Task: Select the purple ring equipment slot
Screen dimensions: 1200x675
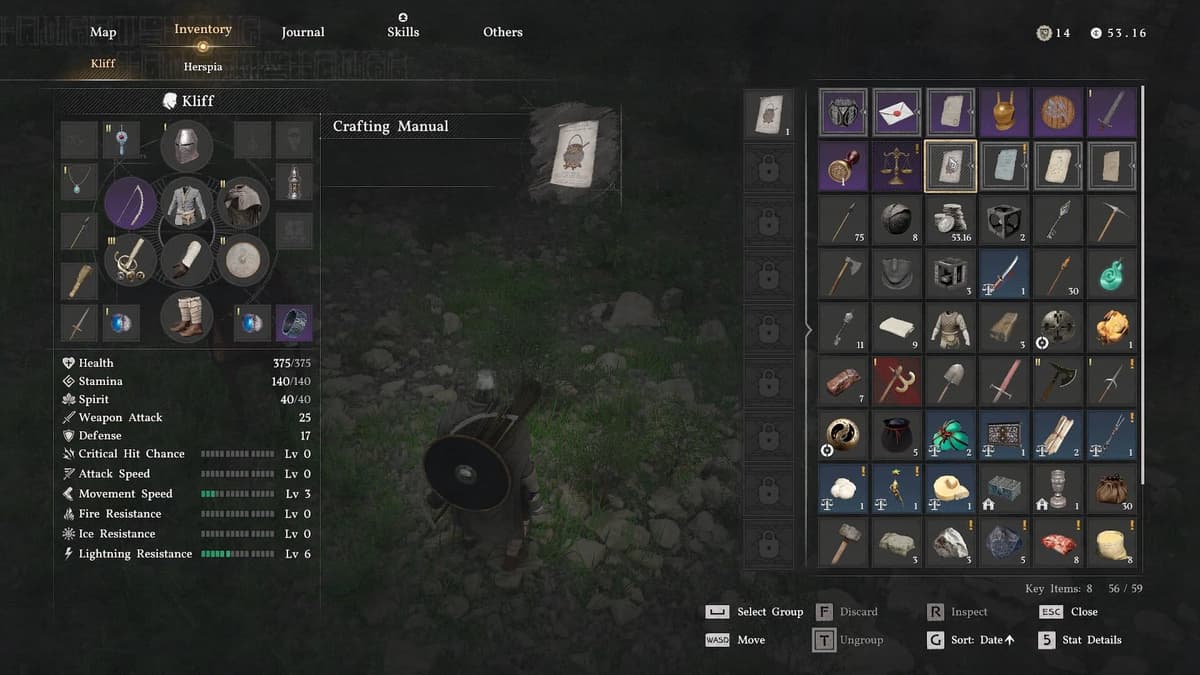Action: coord(294,323)
